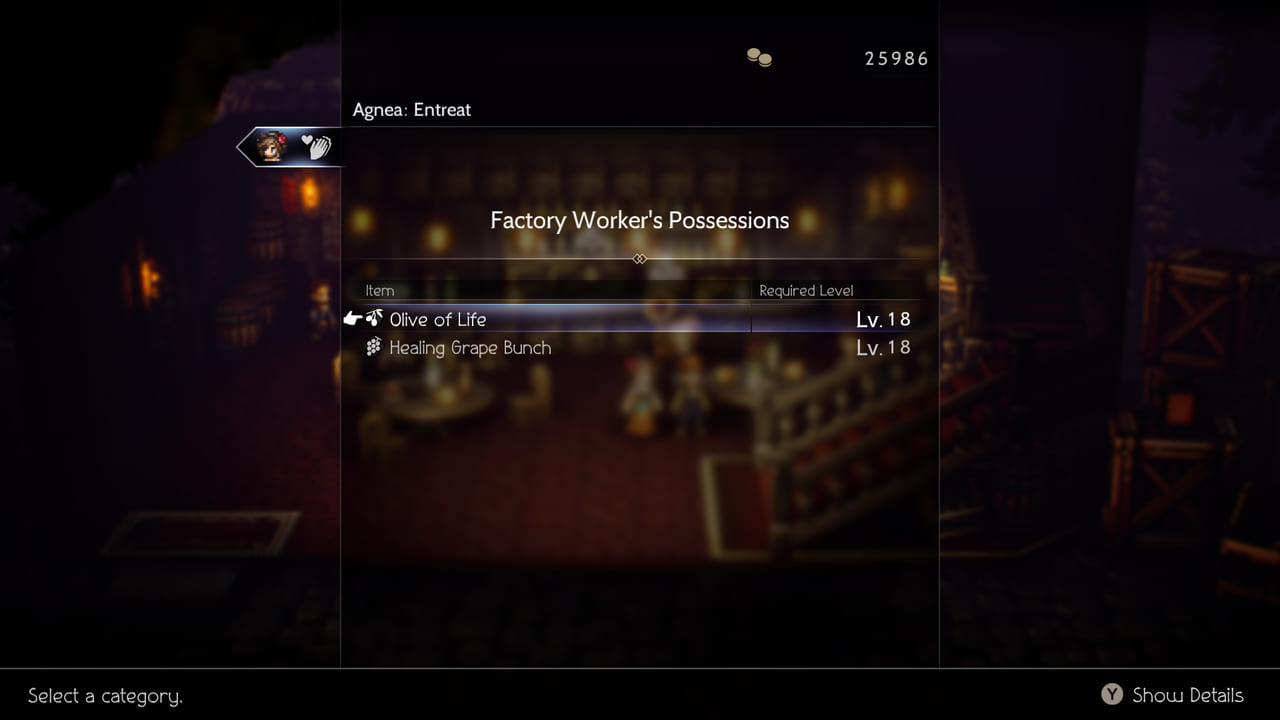This screenshot has height=720, width=1280.
Task: Click the Healing Grape Bunch grape icon
Action: click(x=374, y=346)
